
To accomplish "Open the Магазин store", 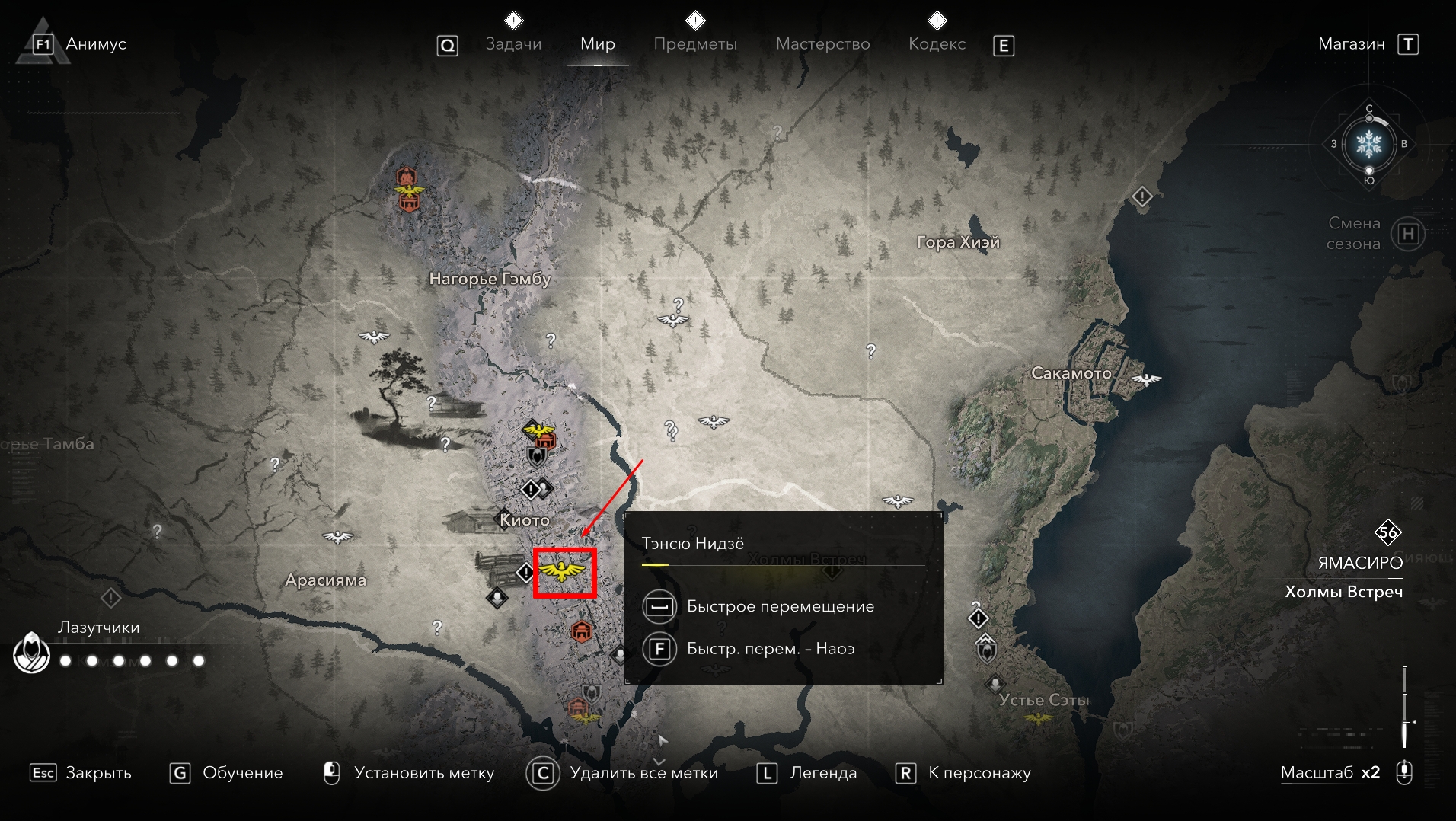I will [x=1351, y=44].
